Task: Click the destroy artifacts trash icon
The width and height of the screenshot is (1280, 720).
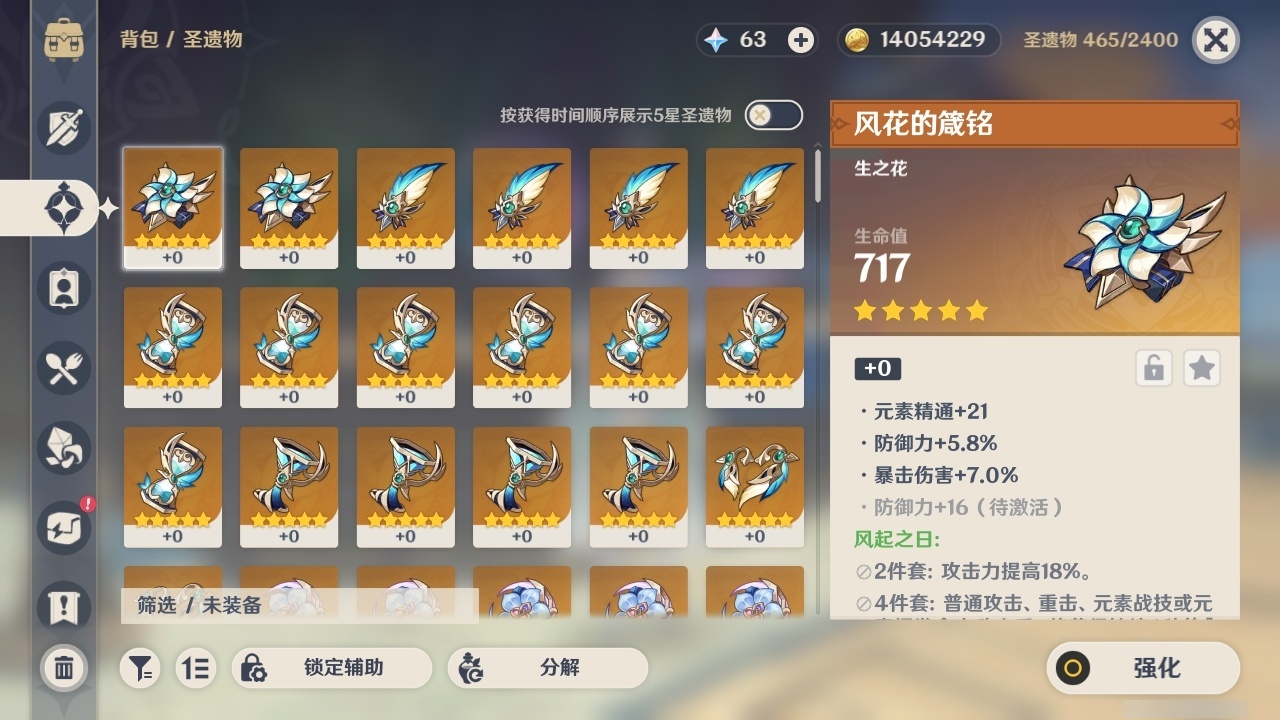Action: (x=63, y=668)
